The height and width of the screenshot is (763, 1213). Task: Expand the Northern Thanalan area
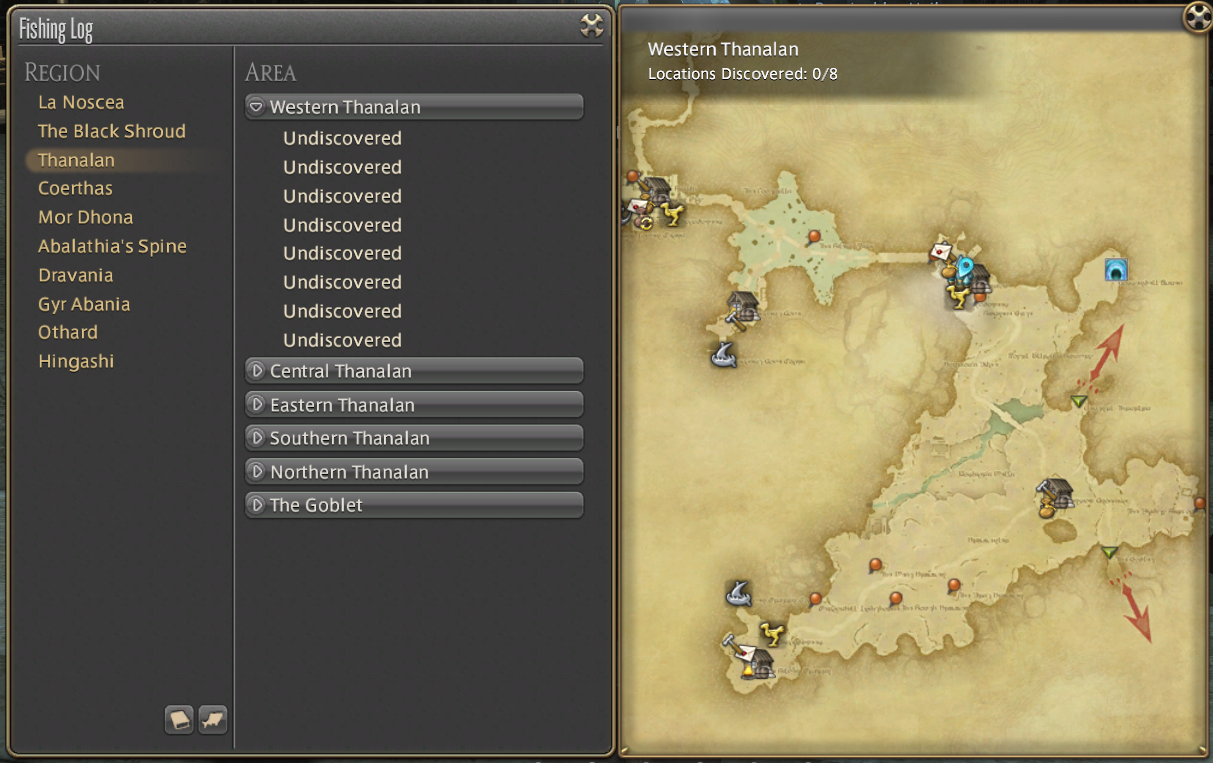coord(414,472)
